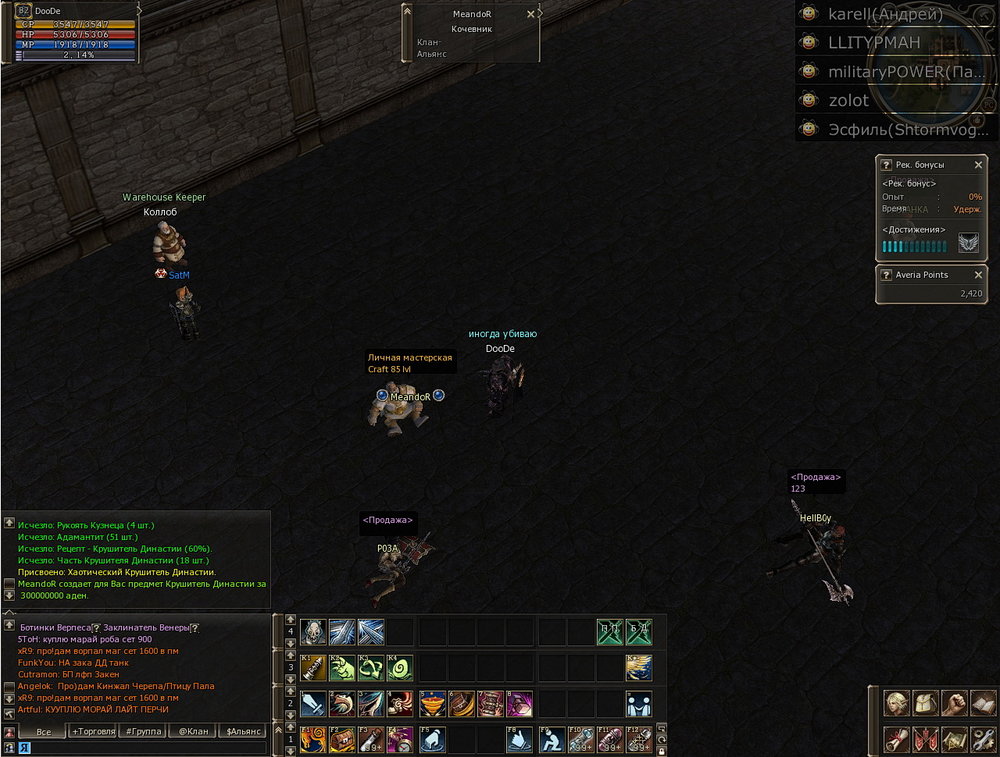1000x757 pixels.
Task: Switch to the +Торговля chat tab
Action: [93, 732]
